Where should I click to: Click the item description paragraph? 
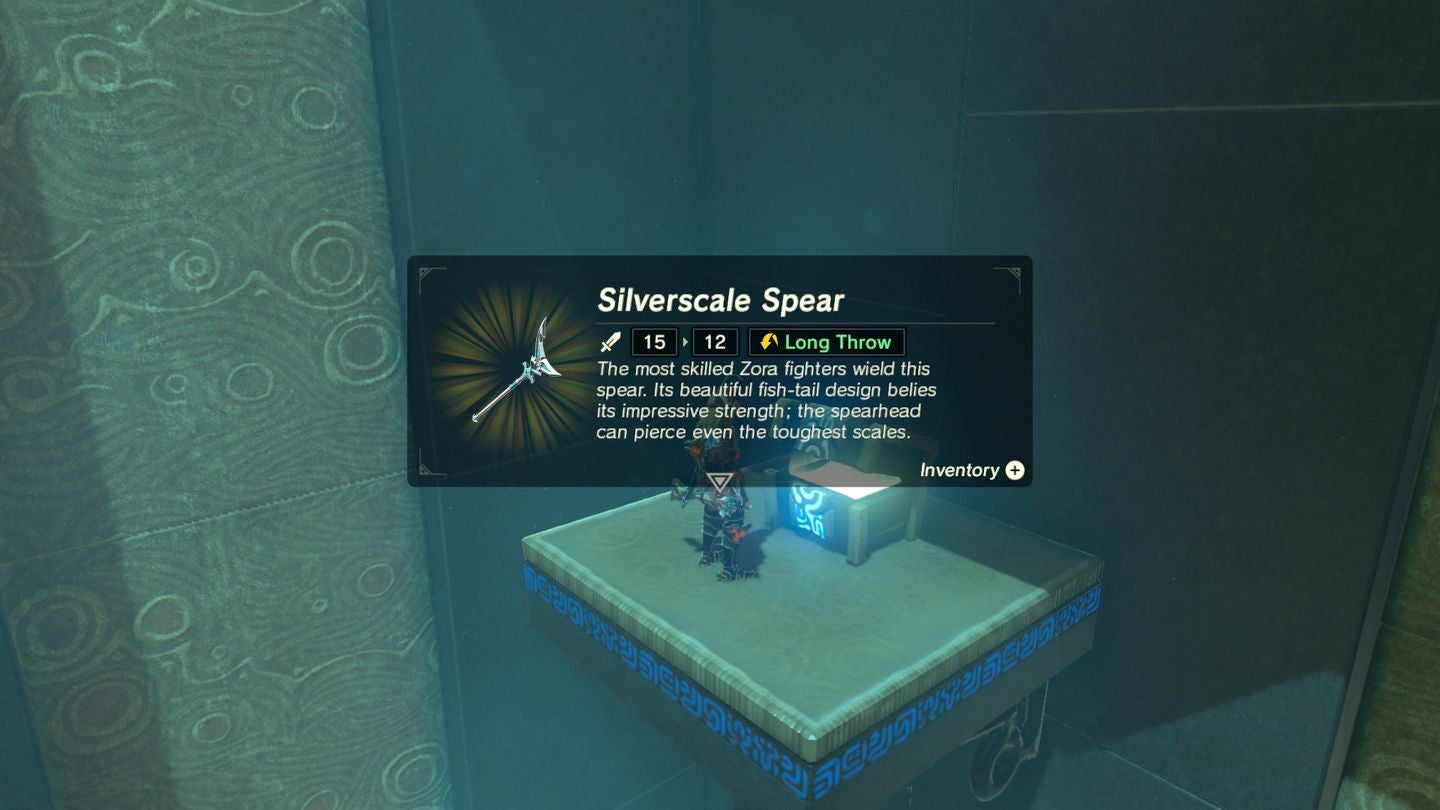click(760, 400)
